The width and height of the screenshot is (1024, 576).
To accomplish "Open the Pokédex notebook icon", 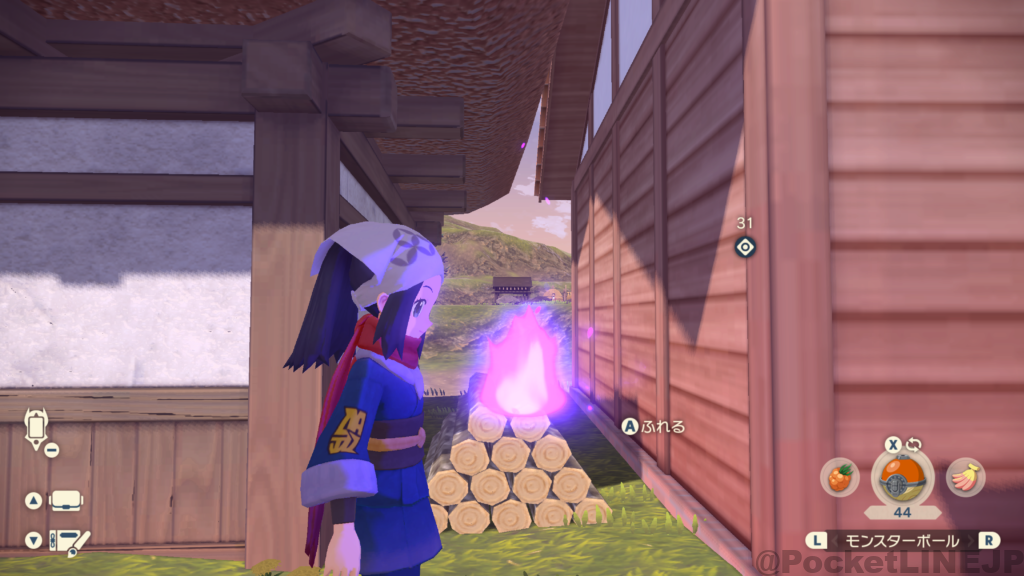I will pyautogui.click(x=68, y=540).
